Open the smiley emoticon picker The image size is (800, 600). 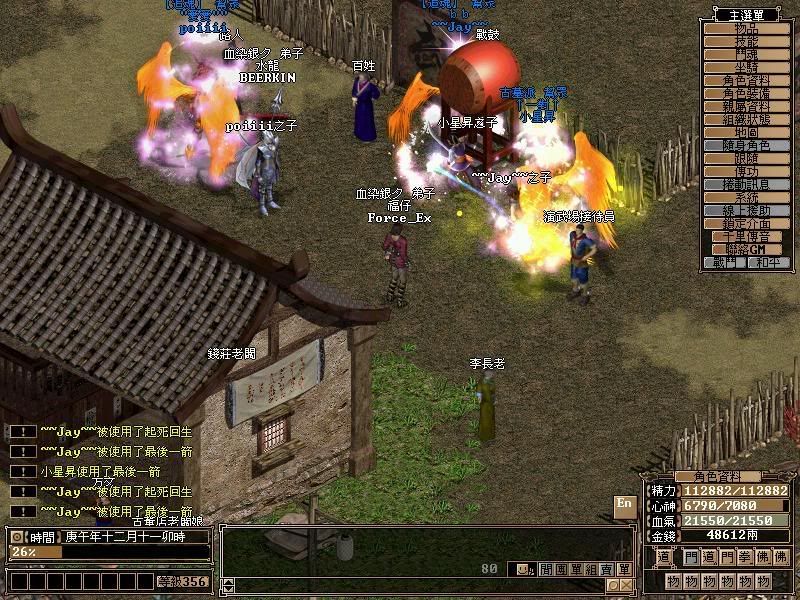[521, 569]
